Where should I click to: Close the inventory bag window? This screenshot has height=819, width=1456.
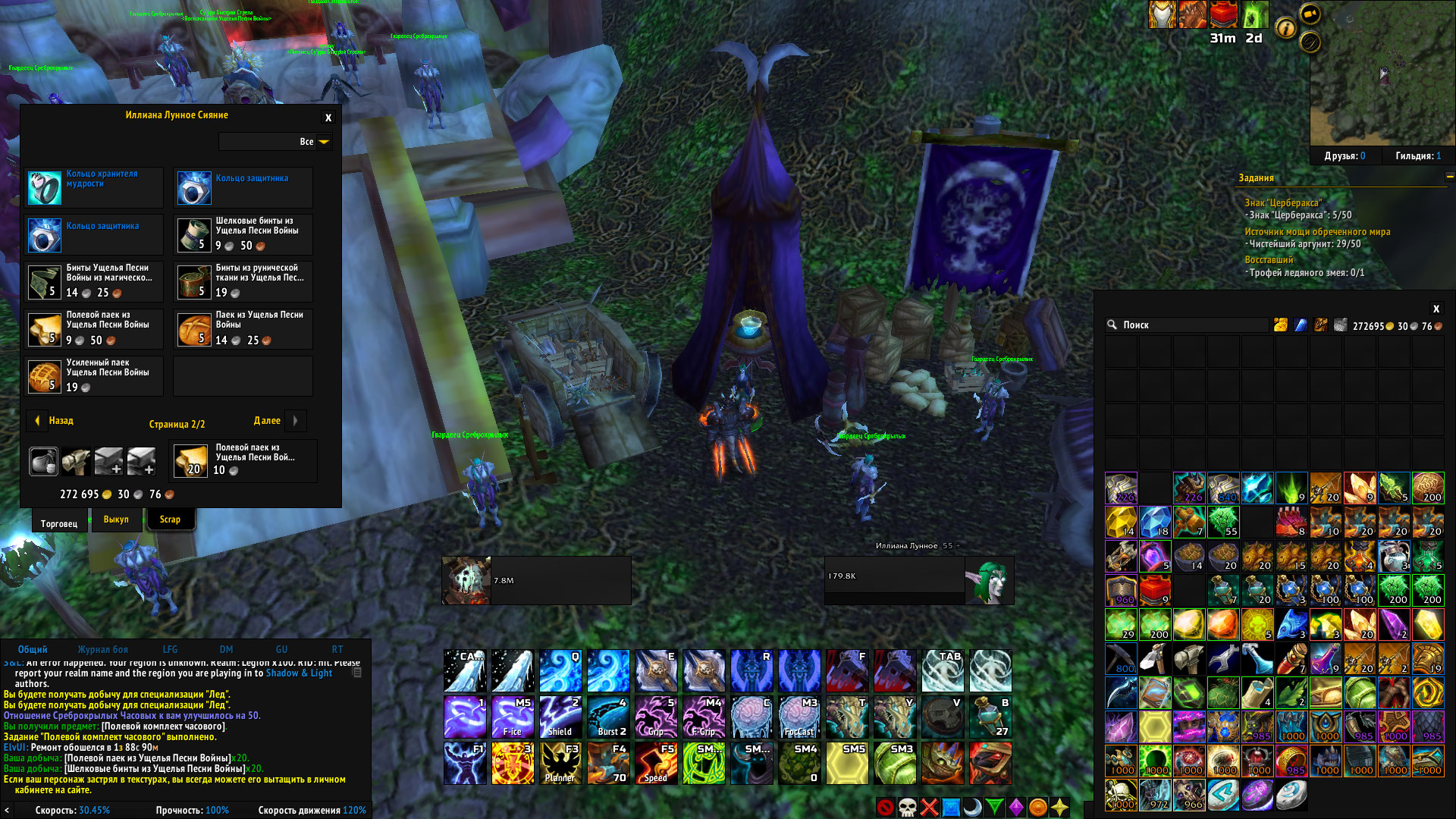(x=1436, y=309)
